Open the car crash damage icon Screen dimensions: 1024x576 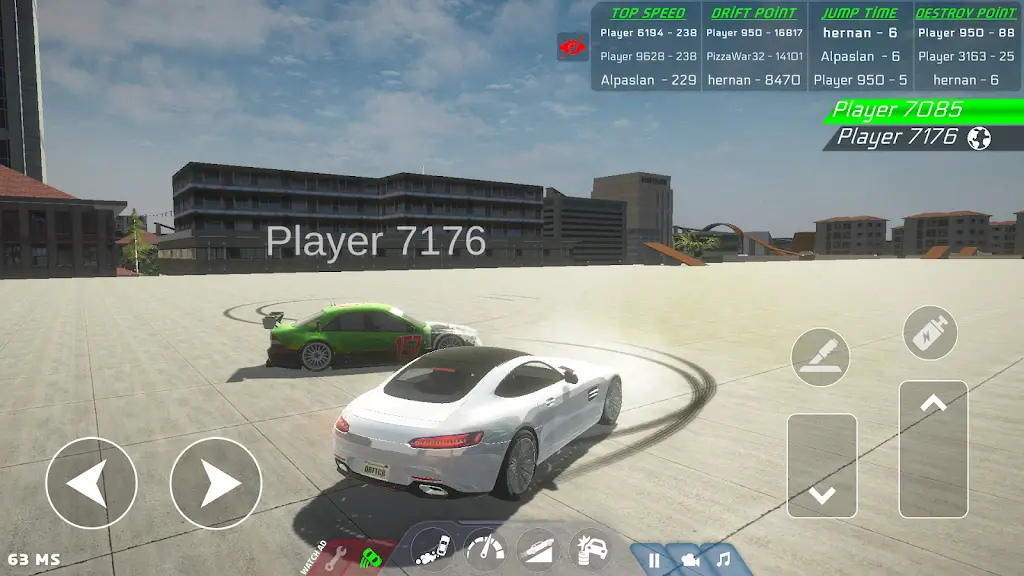point(590,551)
